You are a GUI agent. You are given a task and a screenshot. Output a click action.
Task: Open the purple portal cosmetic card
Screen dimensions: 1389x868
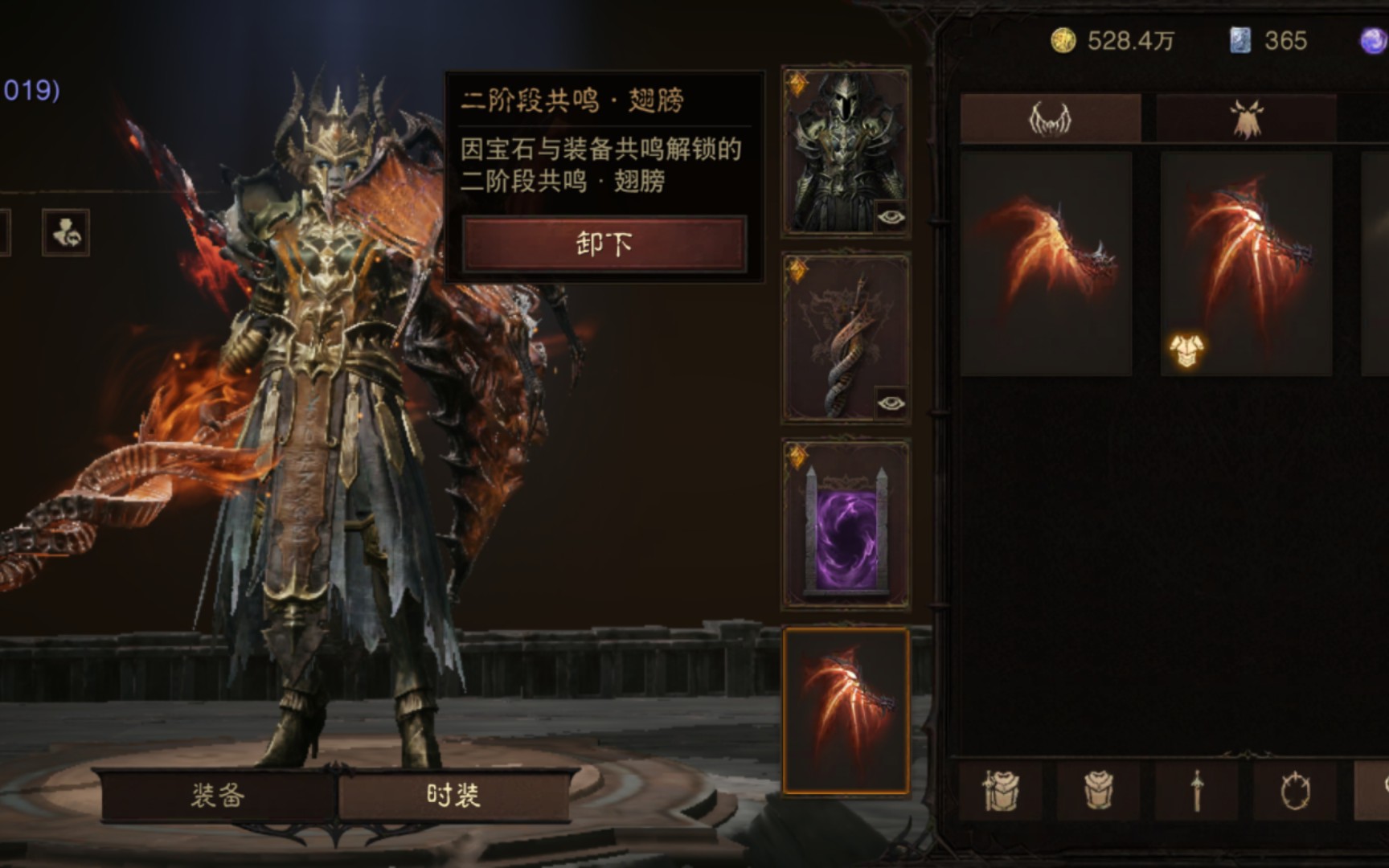click(x=844, y=526)
